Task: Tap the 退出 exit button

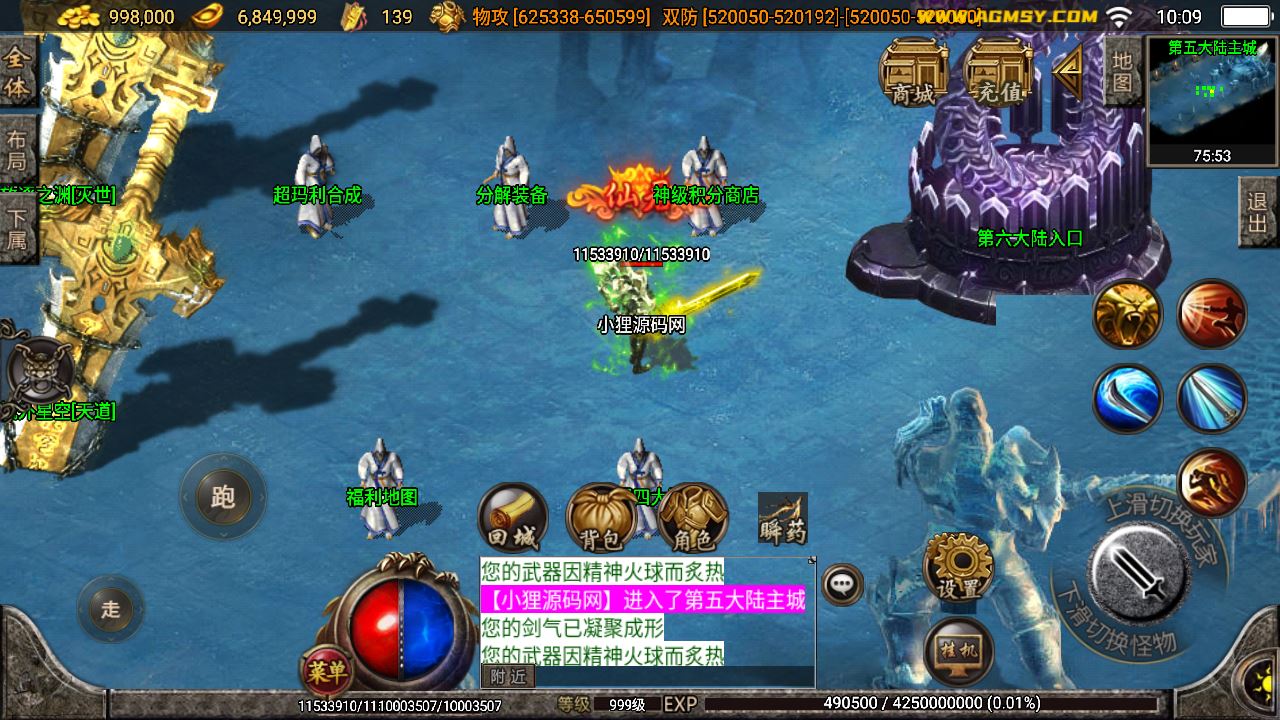Action: click(1258, 212)
